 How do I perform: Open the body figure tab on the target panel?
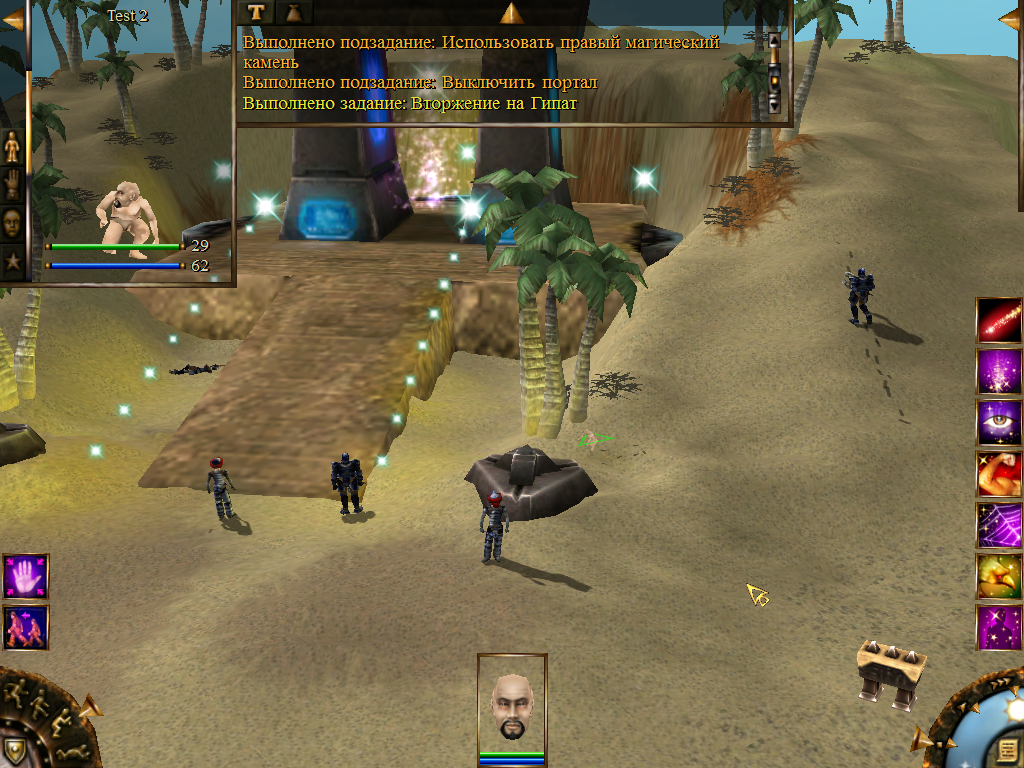[12, 147]
